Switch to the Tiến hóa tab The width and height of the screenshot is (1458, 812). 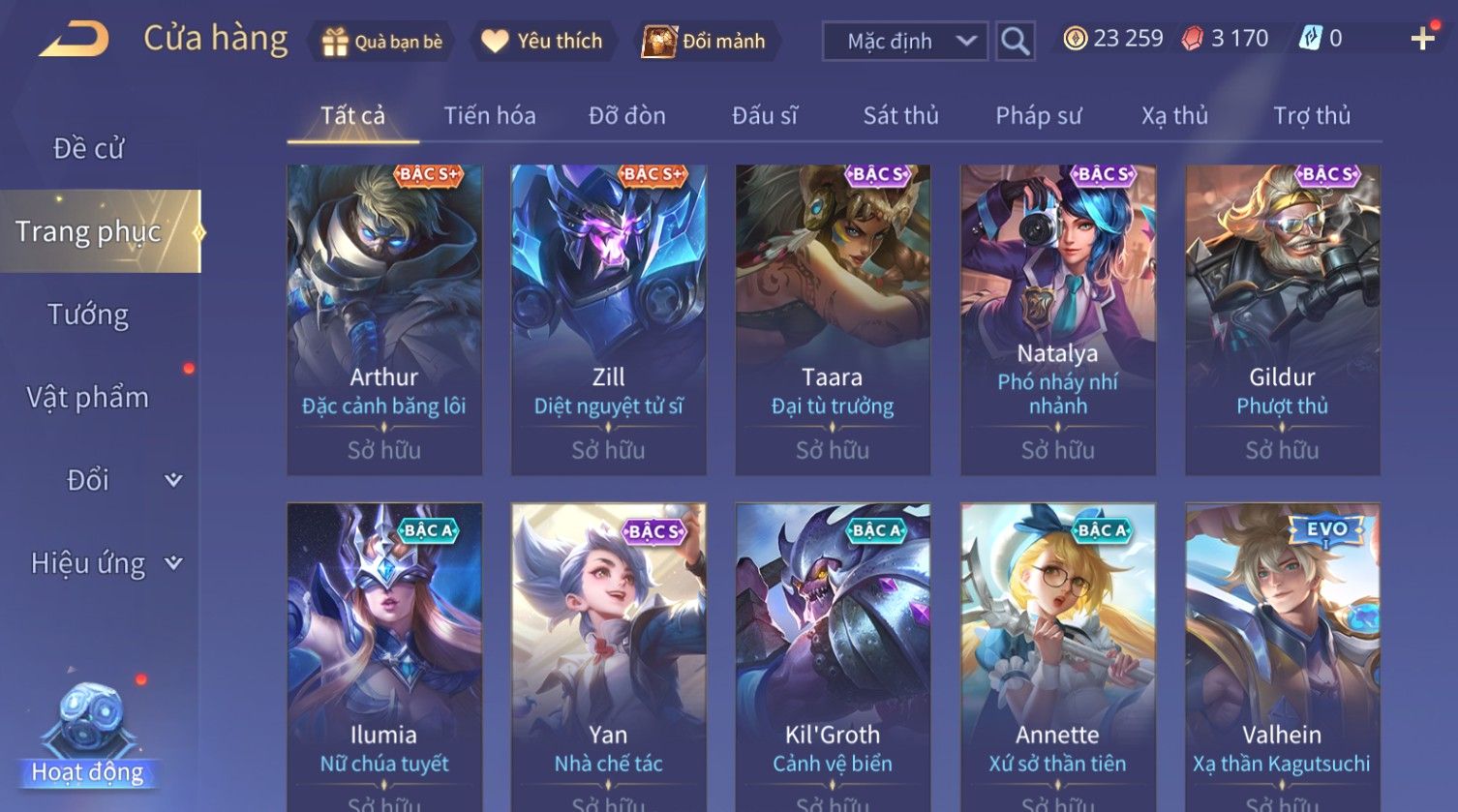(489, 116)
